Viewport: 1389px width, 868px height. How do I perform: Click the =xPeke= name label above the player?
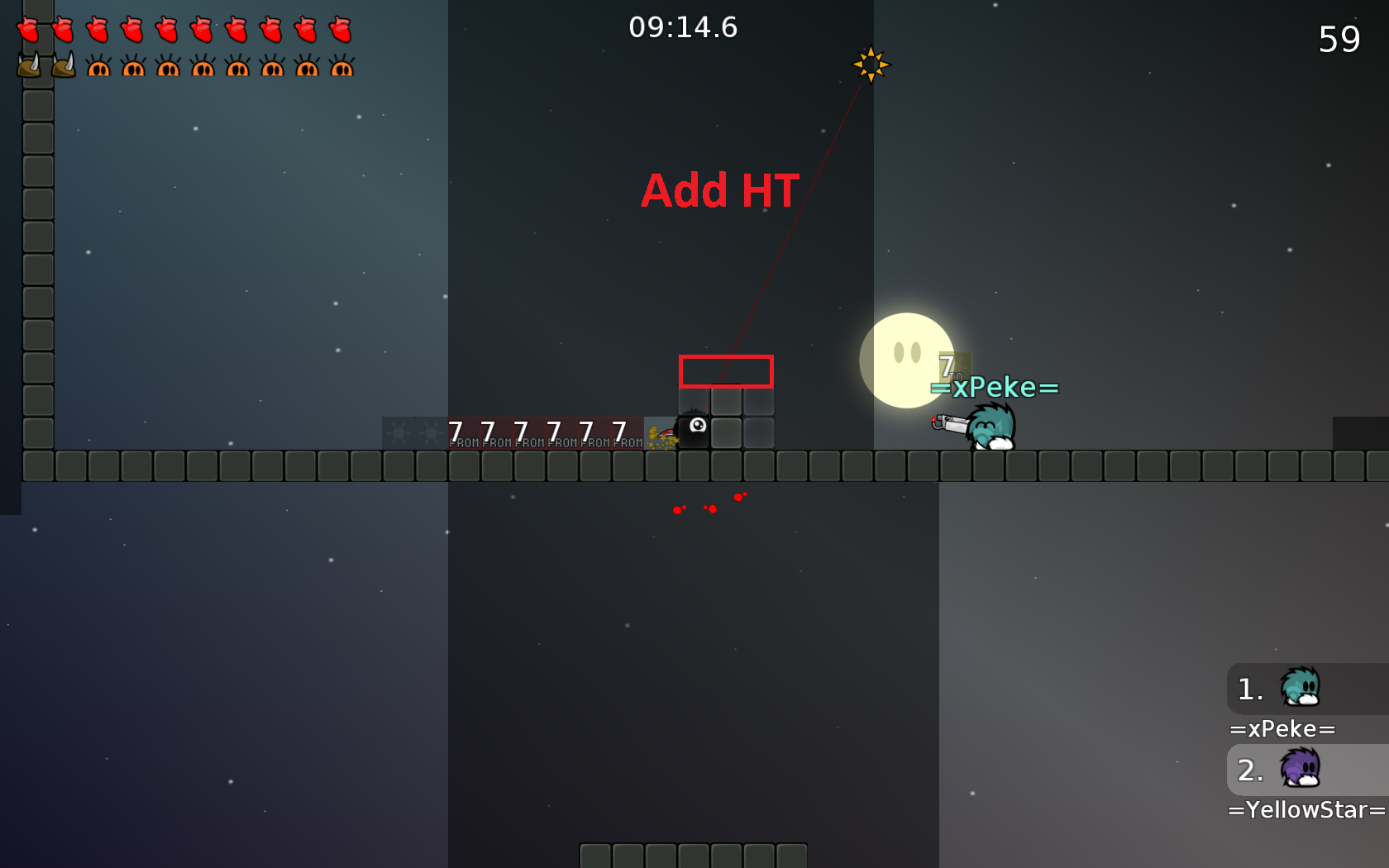click(x=994, y=387)
